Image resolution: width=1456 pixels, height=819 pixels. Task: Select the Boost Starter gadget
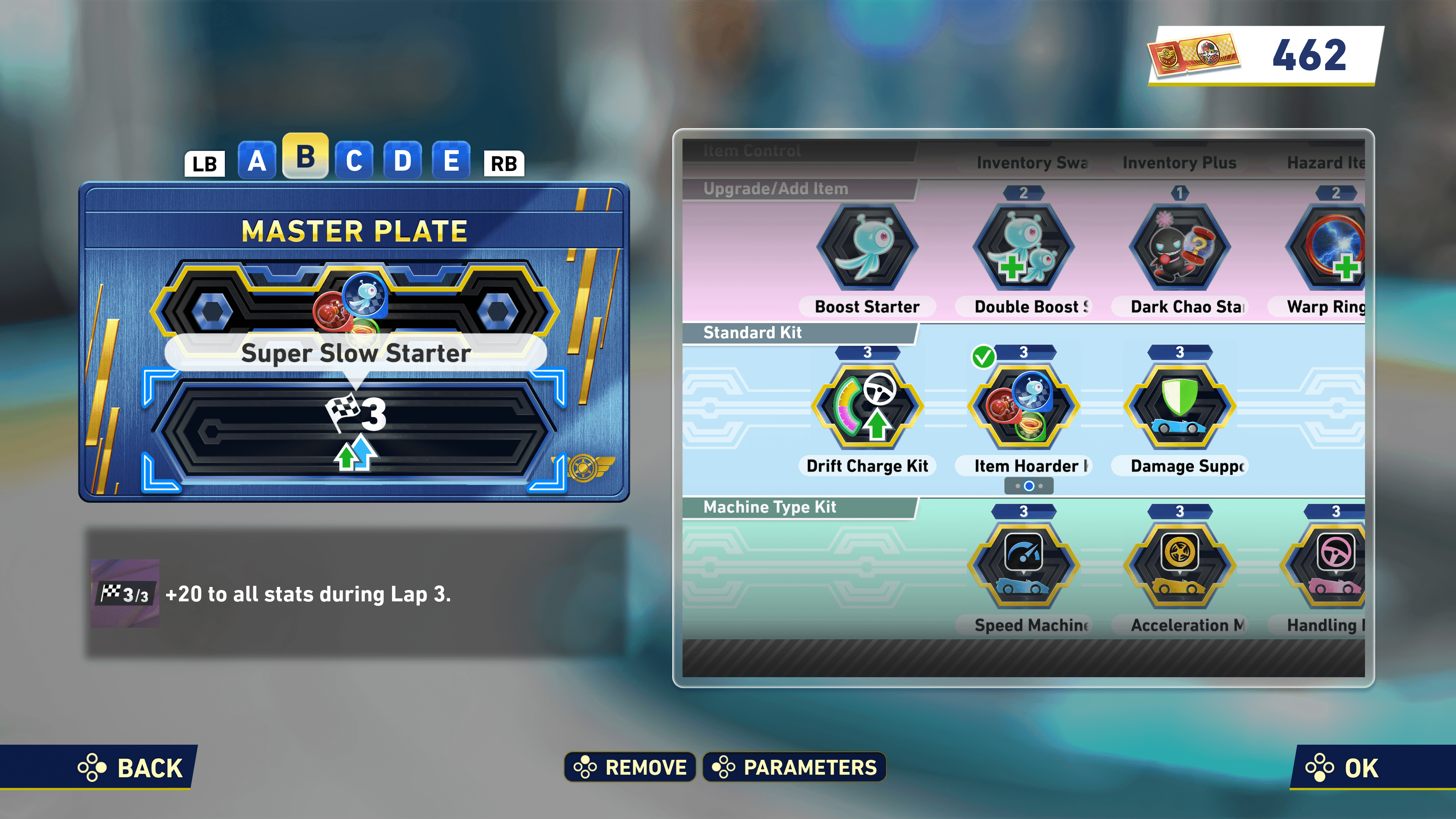tap(867, 248)
